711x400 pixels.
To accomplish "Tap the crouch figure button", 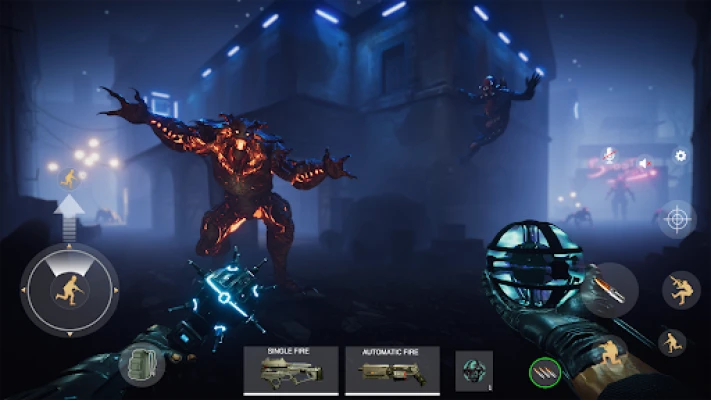I will (x=672, y=342).
